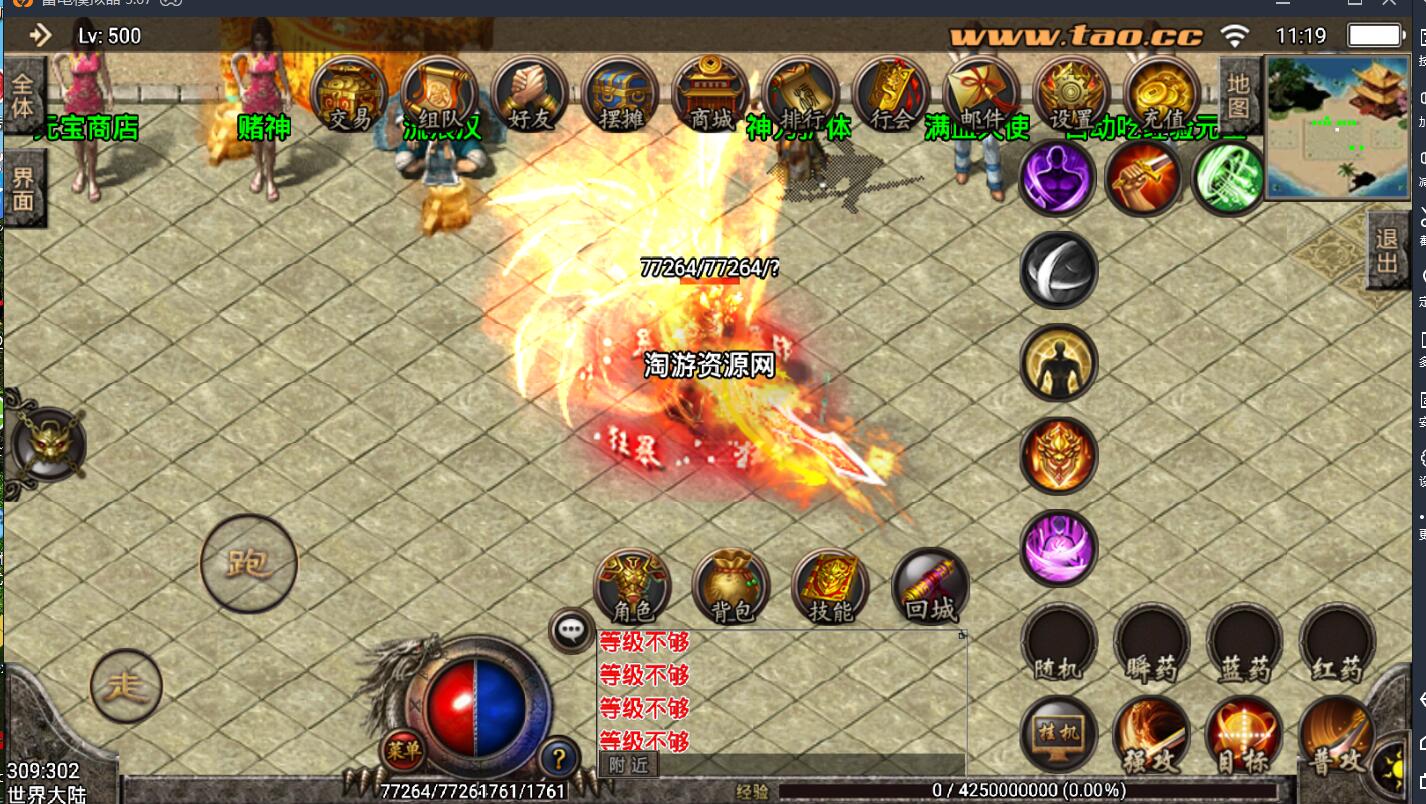Switch to 跑 run mode
The image size is (1426, 804).
click(249, 563)
